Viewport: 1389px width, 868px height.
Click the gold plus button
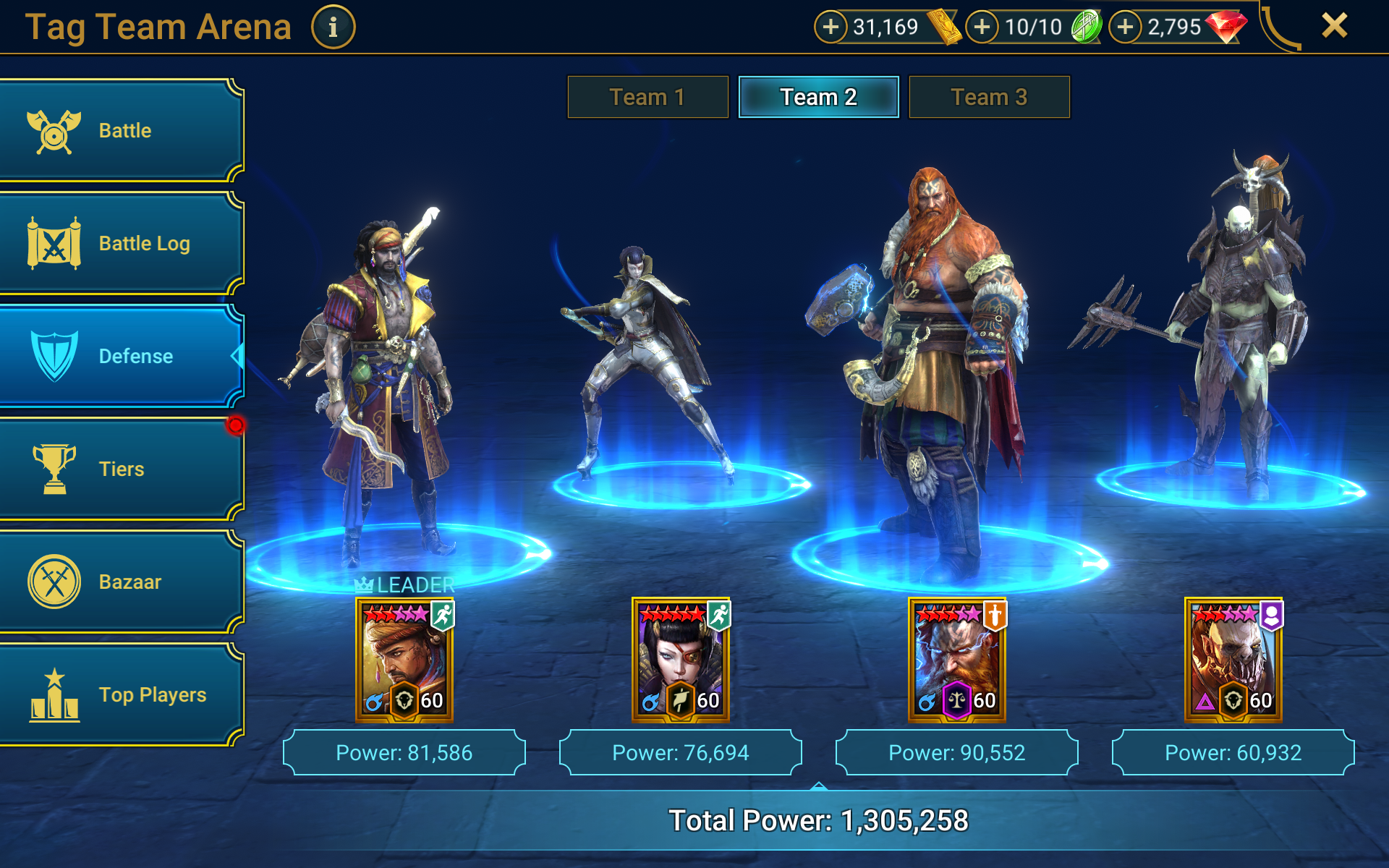831,27
